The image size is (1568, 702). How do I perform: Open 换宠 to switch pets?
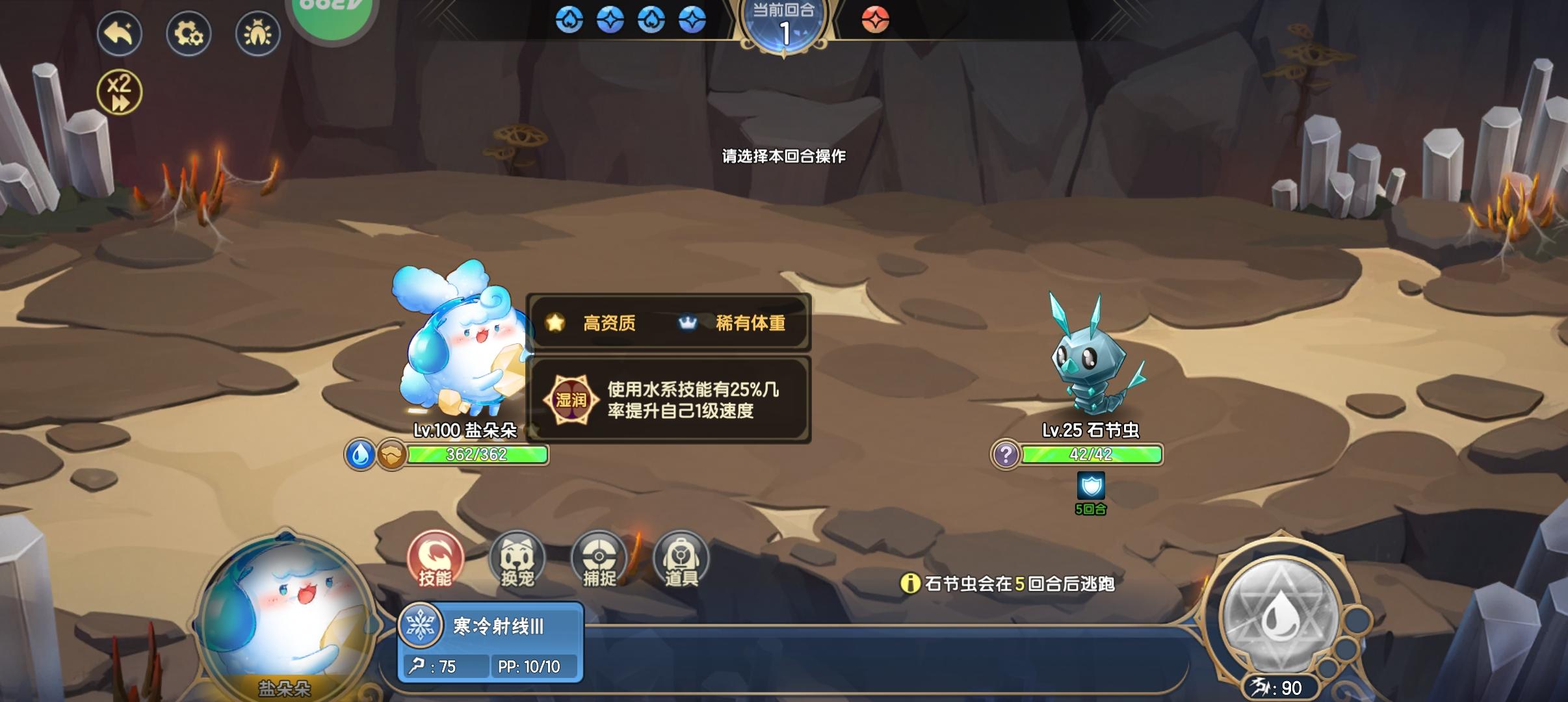pos(519,559)
